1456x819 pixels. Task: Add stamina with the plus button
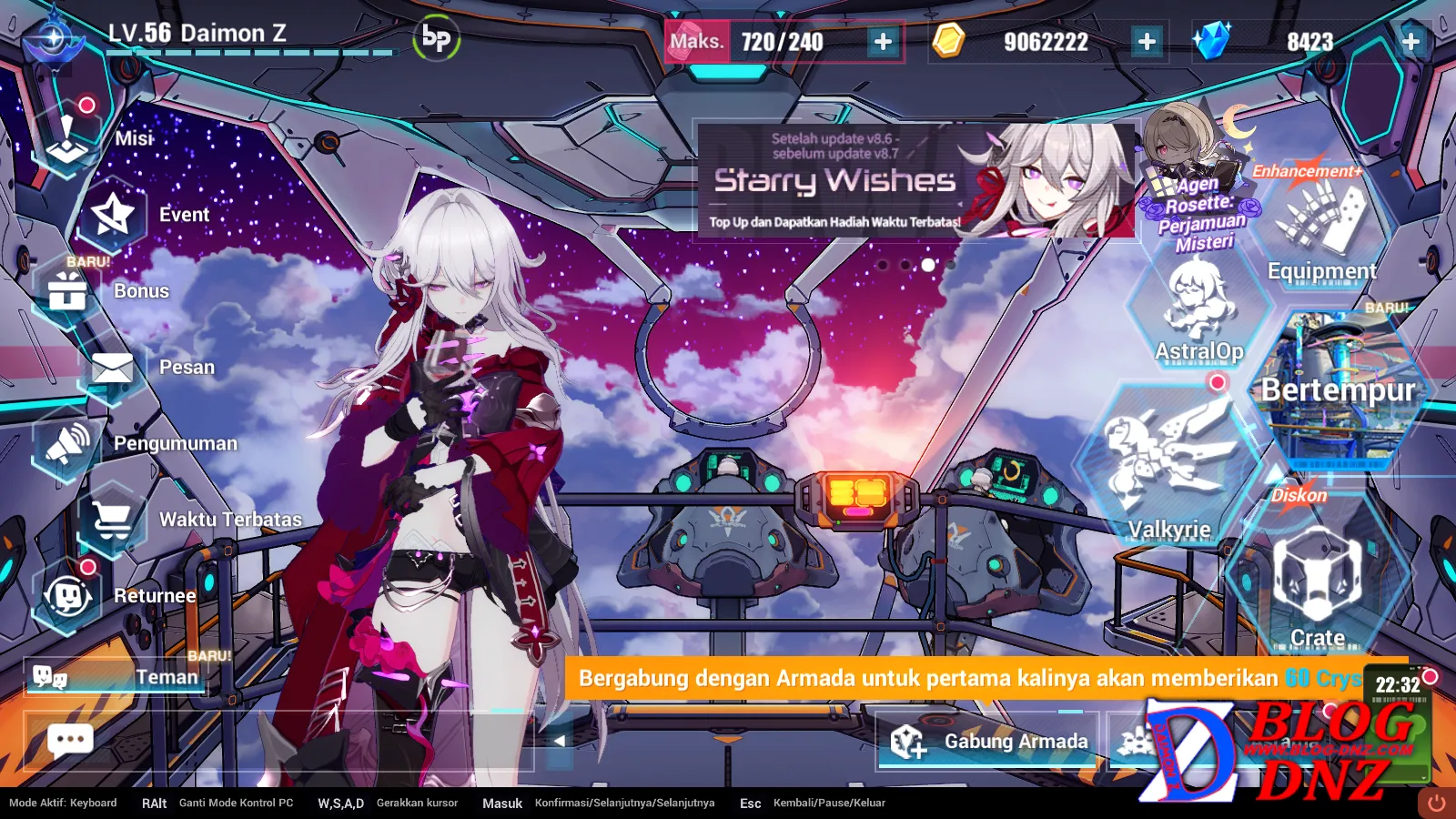click(883, 42)
